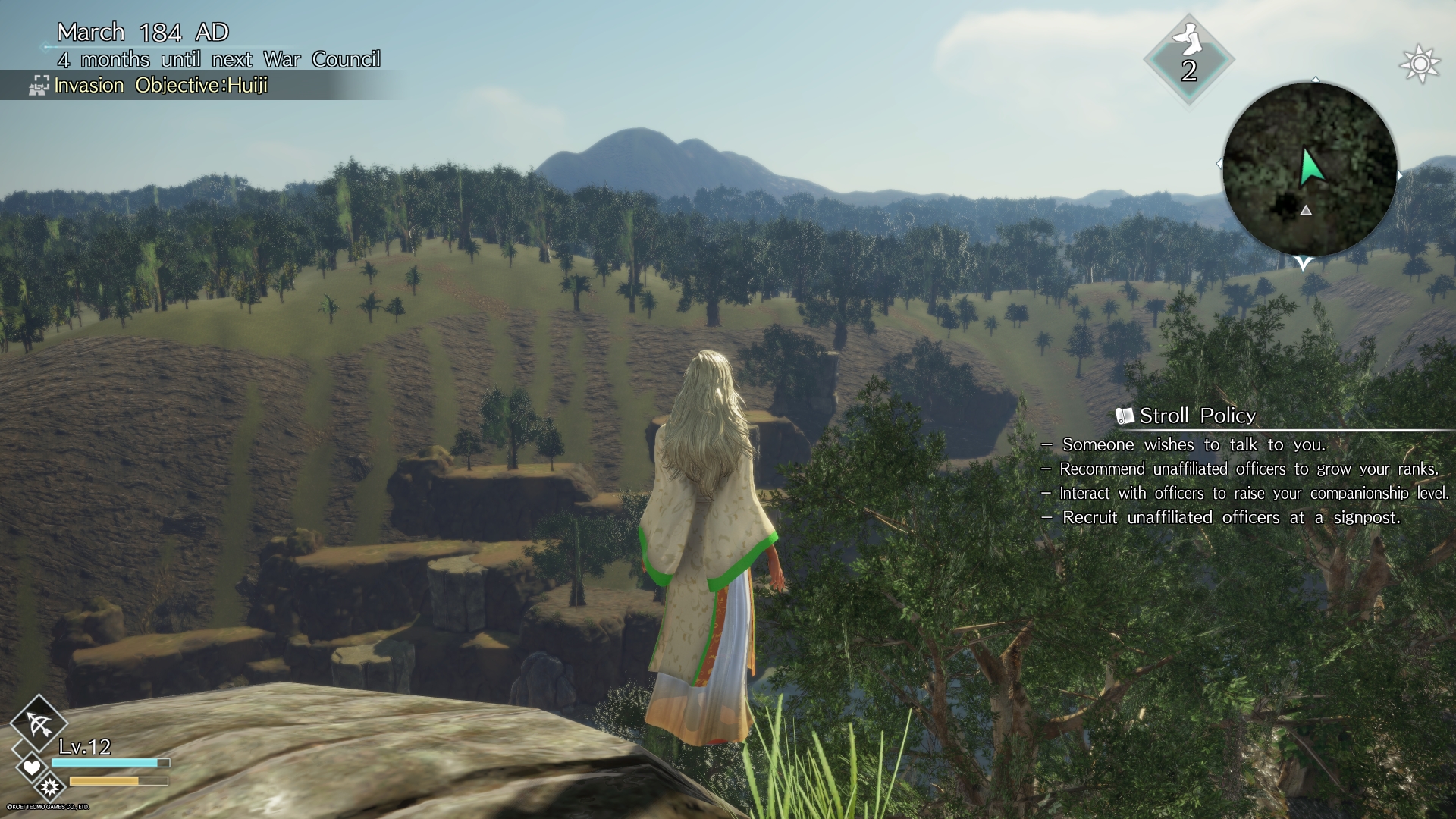The image size is (1456, 819).
Task: Select the diamond stroll counter showing 2
Action: [x=1188, y=61]
